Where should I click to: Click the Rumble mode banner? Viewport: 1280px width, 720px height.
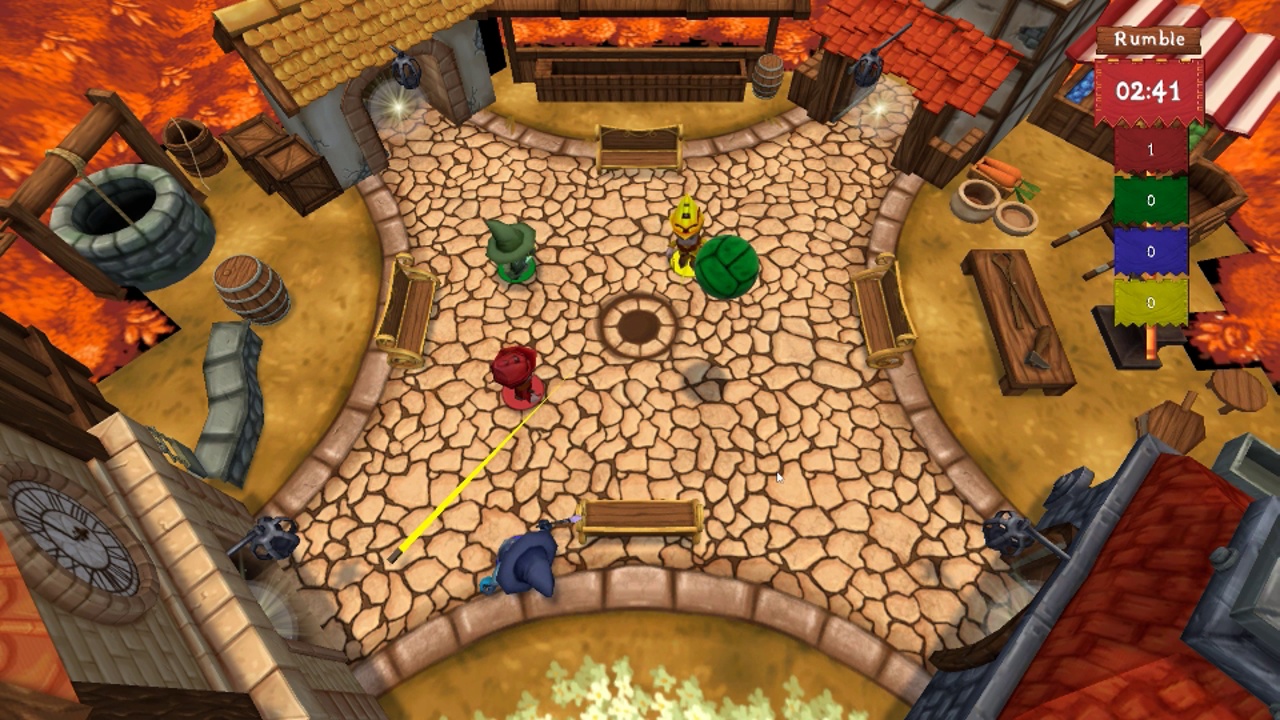pyautogui.click(x=1147, y=40)
